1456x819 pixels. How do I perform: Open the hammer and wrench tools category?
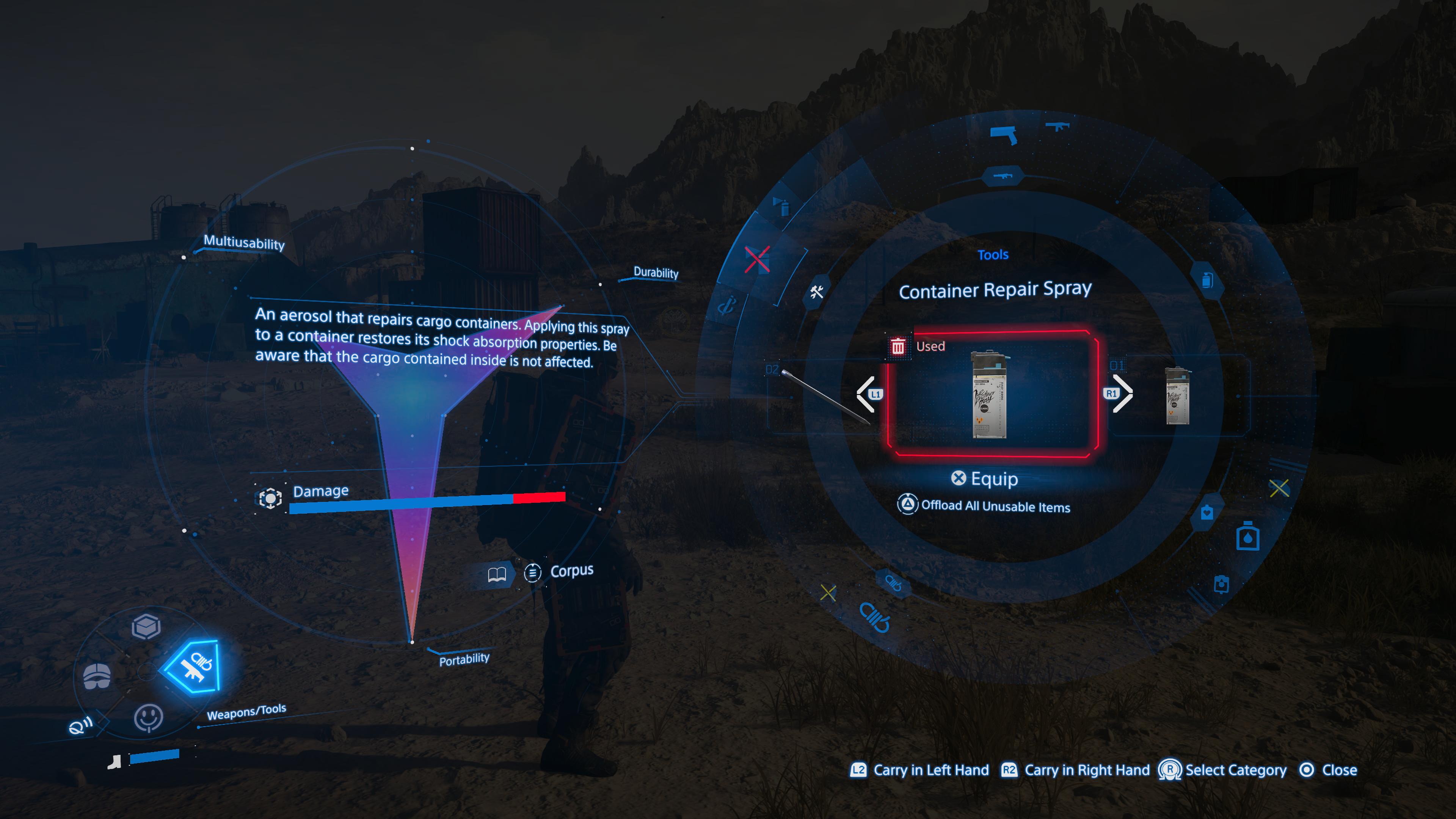pyautogui.click(x=817, y=292)
